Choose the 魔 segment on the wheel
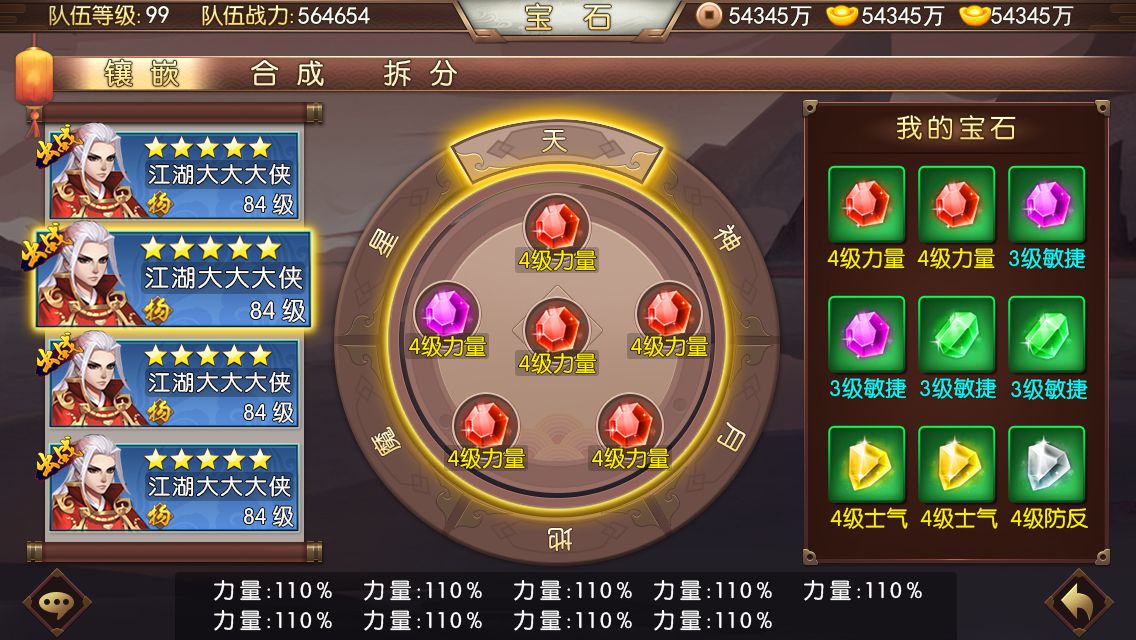This screenshot has width=1136, height=640. tap(384, 441)
